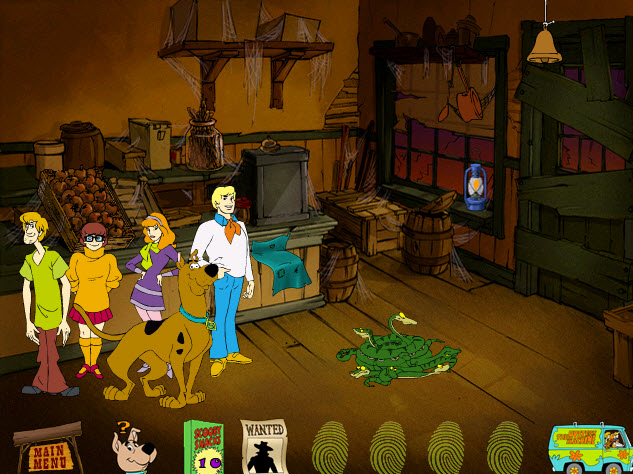This screenshot has width=633, height=474.
Task: Open the Main Menu wooden sign
Action: (47, 449)
